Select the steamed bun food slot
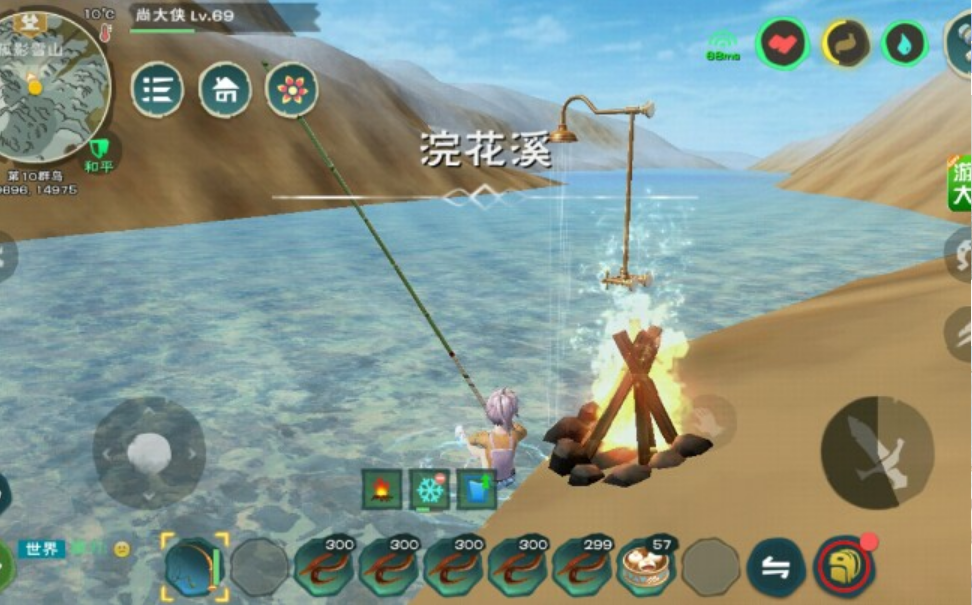The height and width of the screenshot is (605, 972). tap(646, 566)
